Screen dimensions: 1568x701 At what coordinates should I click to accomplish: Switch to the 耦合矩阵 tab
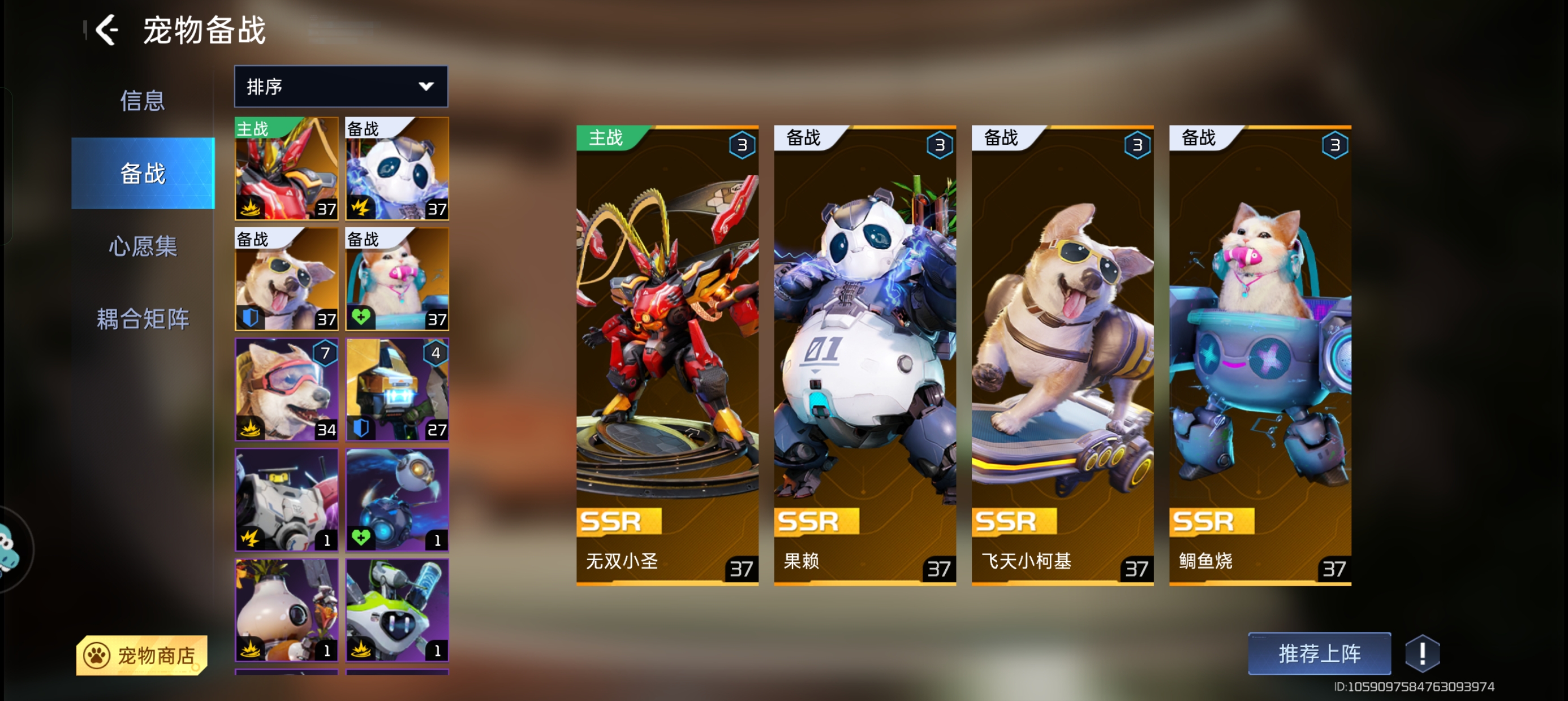pos(143,319)
